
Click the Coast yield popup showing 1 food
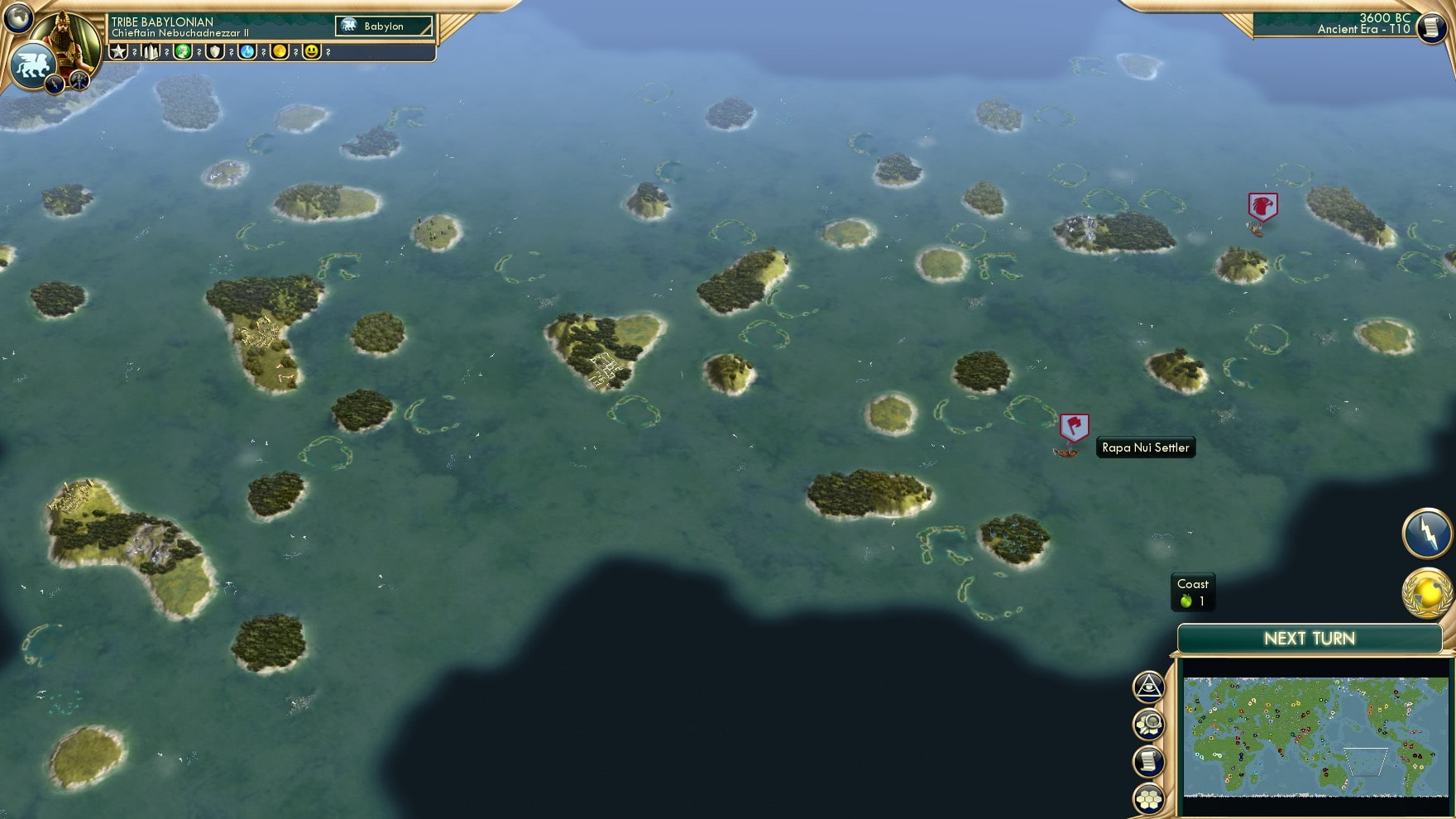(x=1191, y=592)
